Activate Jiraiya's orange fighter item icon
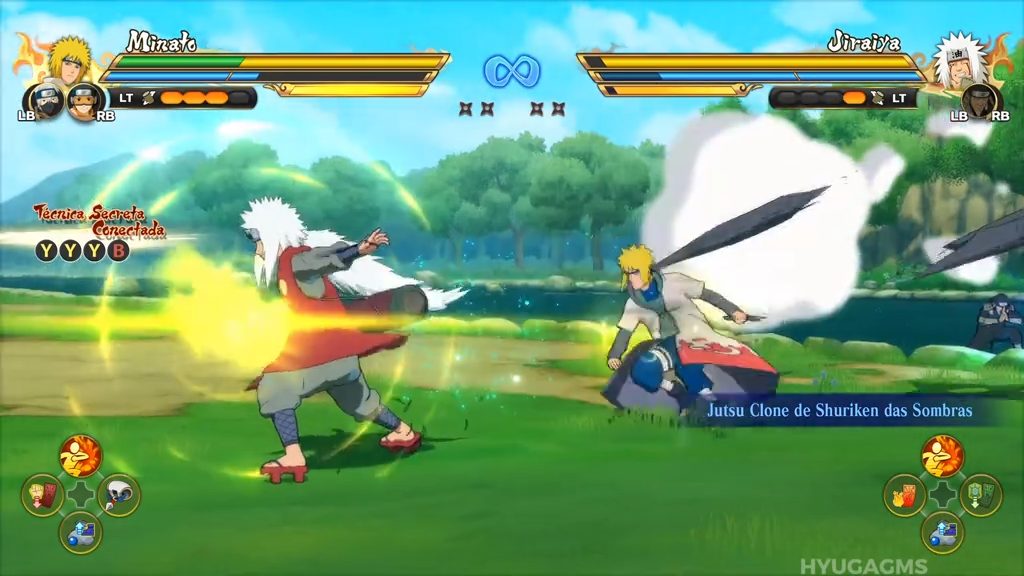Image resolution: width=1024 pixels, height=576 pixels. [942, 456]
